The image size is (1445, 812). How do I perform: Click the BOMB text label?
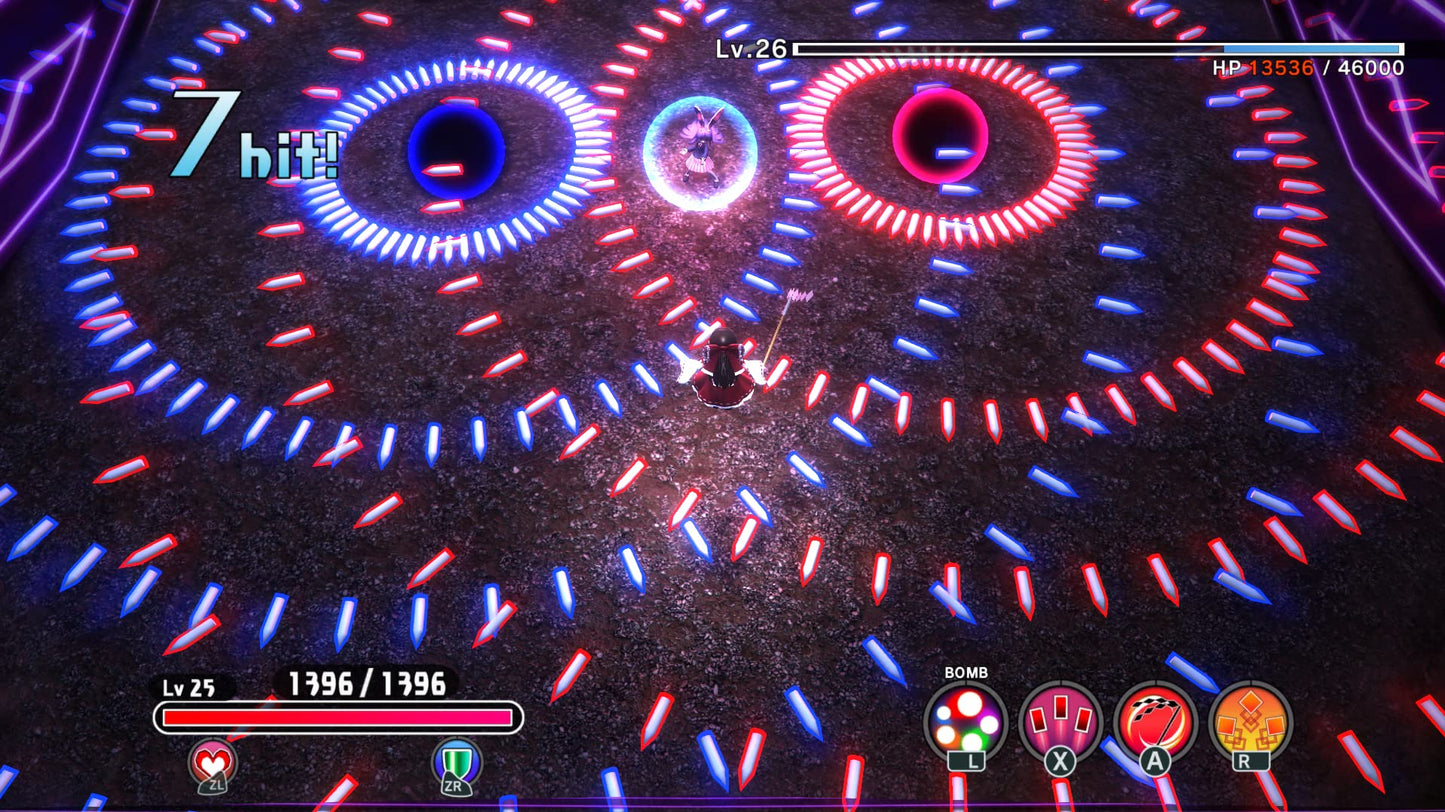pos(967,673)
